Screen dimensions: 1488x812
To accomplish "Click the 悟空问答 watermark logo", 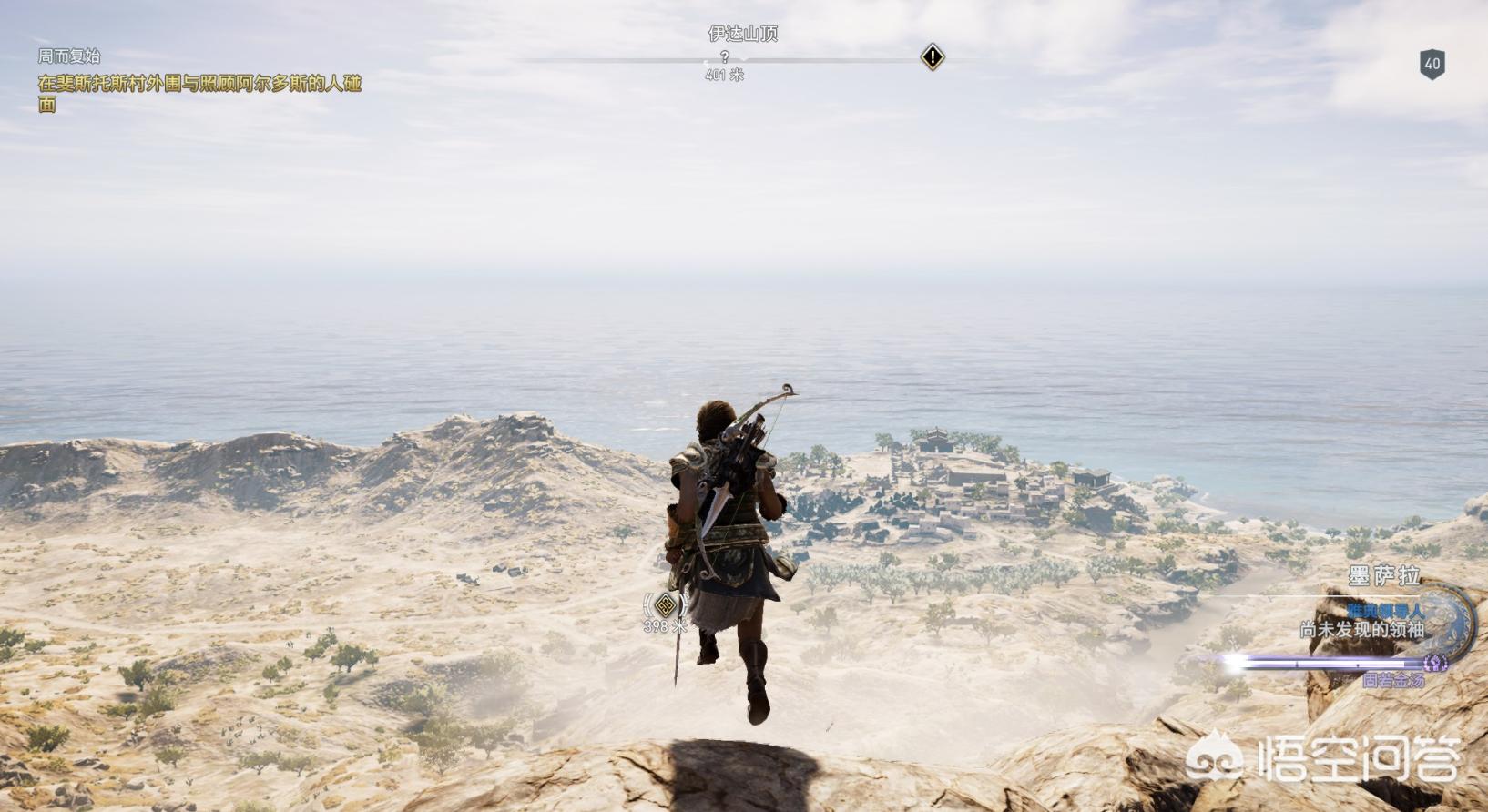I will coord(1325,759).
